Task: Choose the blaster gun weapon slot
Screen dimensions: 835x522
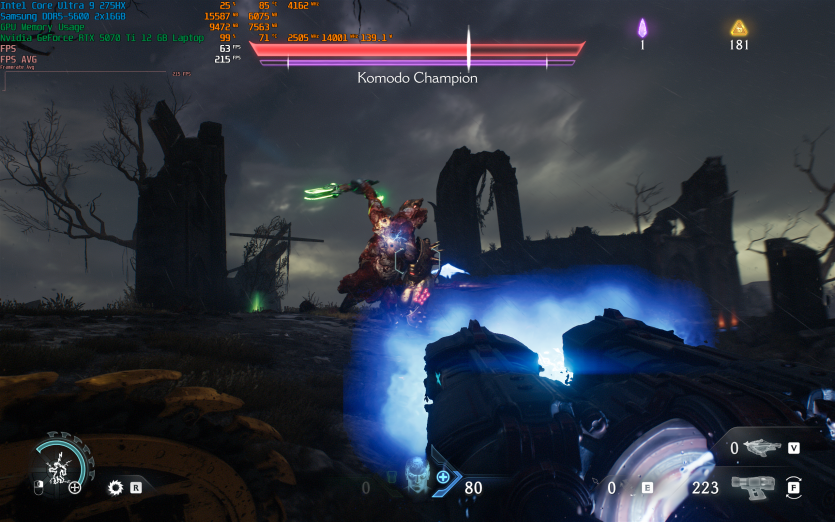Action: pos(754,487)
